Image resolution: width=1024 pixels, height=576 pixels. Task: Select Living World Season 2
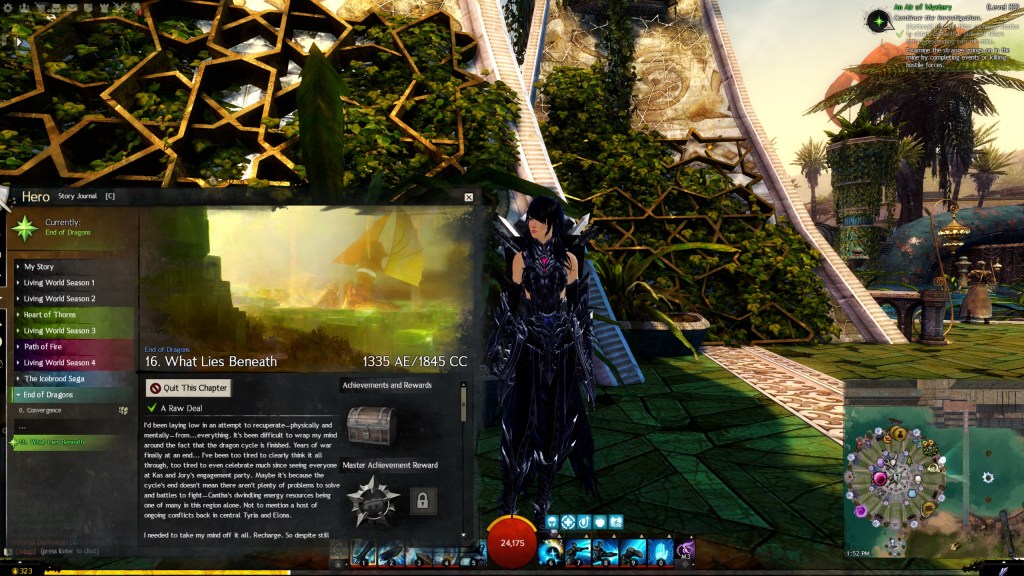coord(60,299)
